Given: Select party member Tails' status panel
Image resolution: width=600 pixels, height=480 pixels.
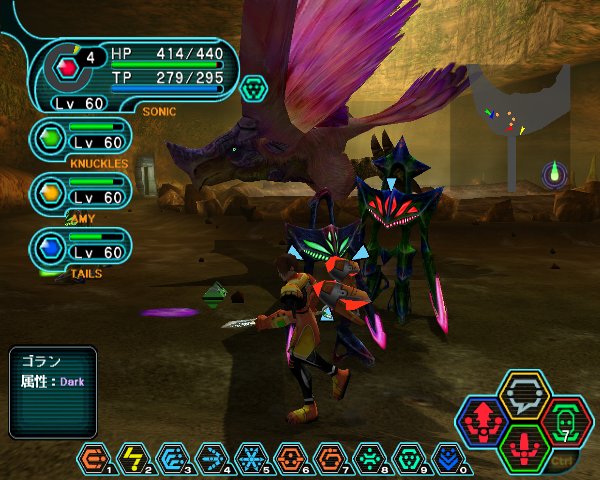Looking at the screenshot, I should pos(82,247).
